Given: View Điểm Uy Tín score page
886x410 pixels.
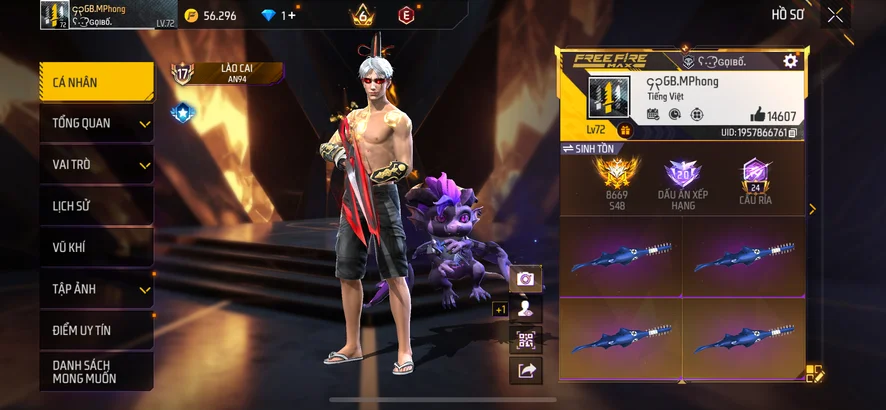Looking at the screenshot, I should [96, 330].
